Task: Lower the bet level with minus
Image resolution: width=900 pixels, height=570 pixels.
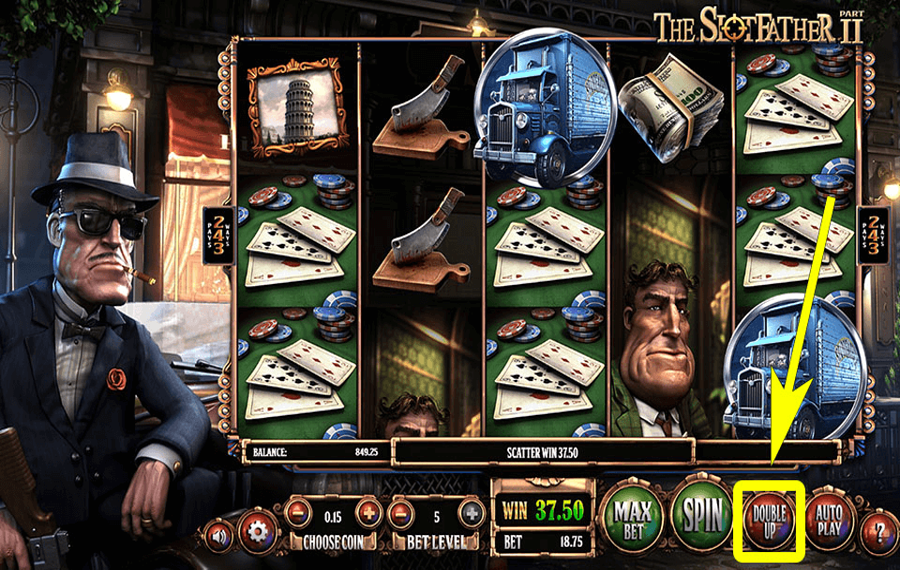Action: 402,513
